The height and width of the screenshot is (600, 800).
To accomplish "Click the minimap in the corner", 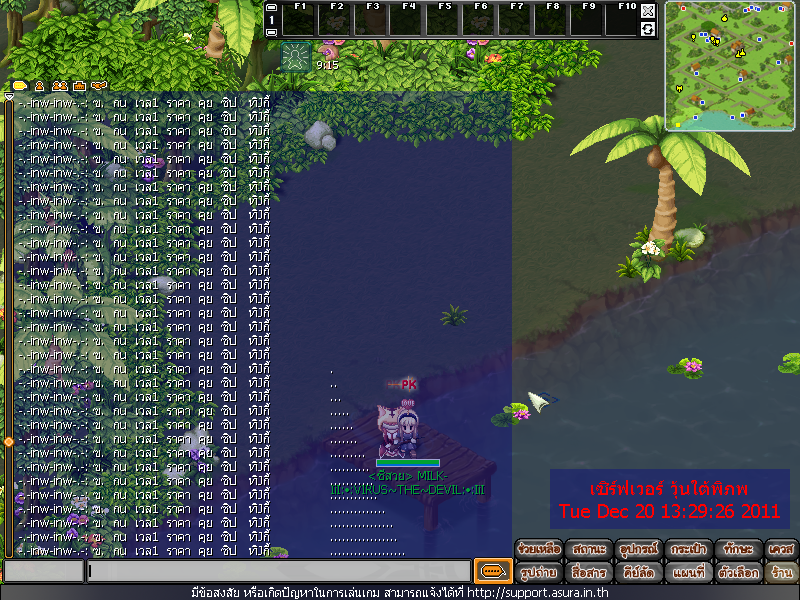I will [x=730, y=66].
